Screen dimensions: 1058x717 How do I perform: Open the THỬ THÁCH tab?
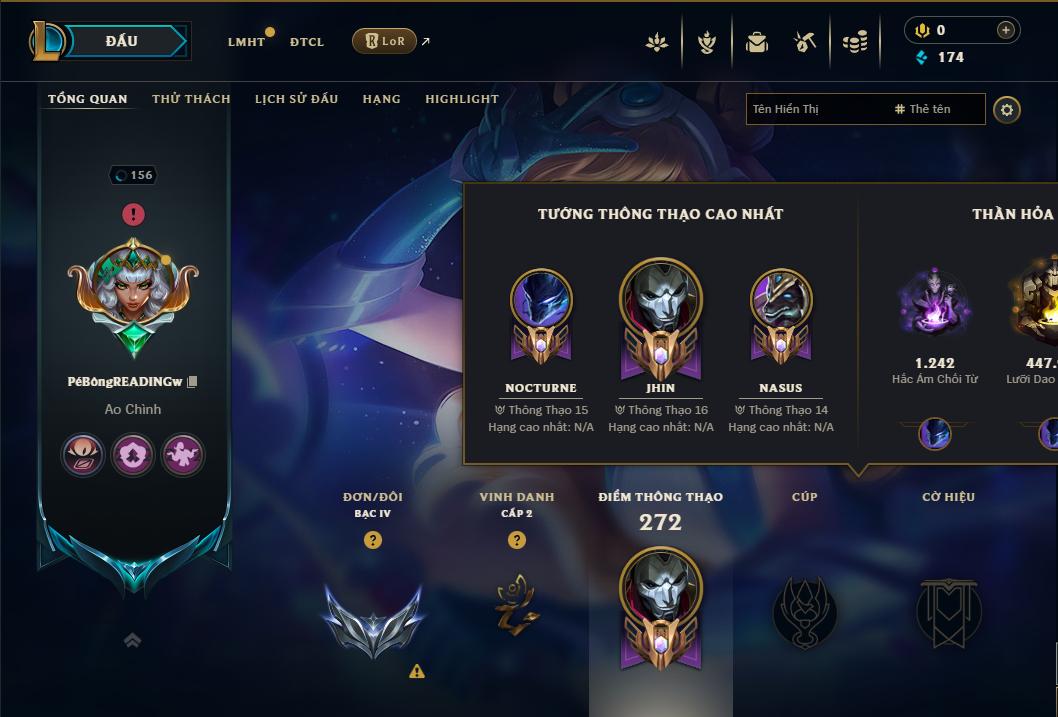(x=191, y=99)
